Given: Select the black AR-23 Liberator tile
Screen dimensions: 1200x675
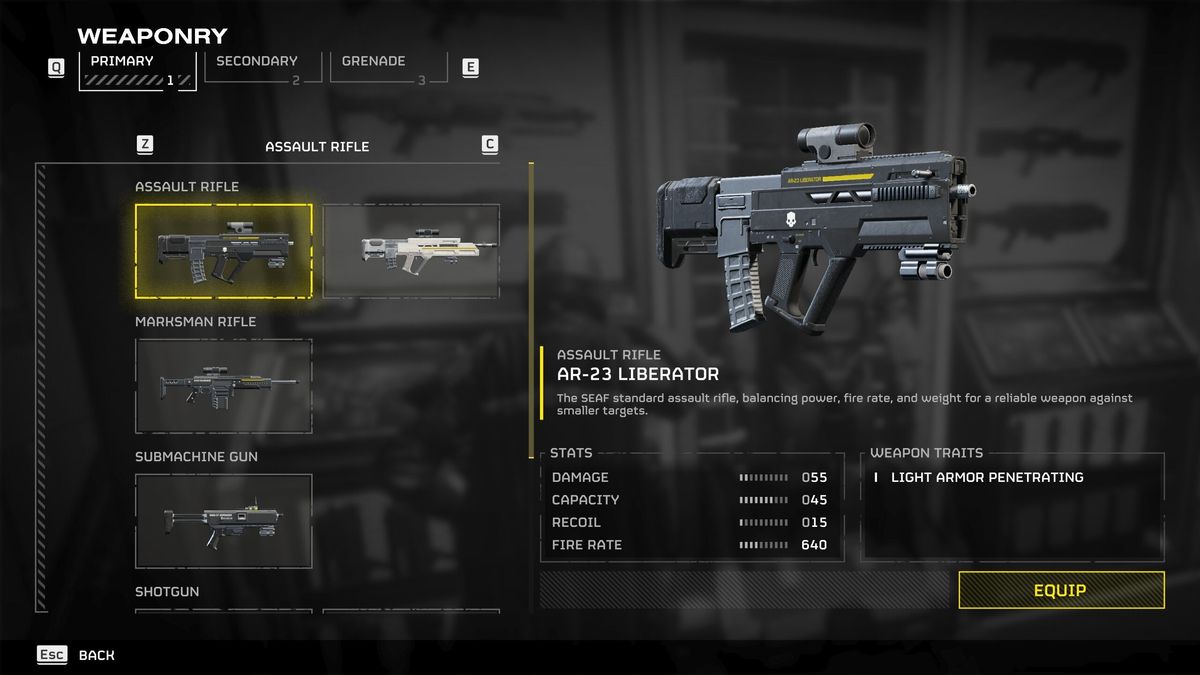Looking at the screenshot, I should [x=224, y=251].
